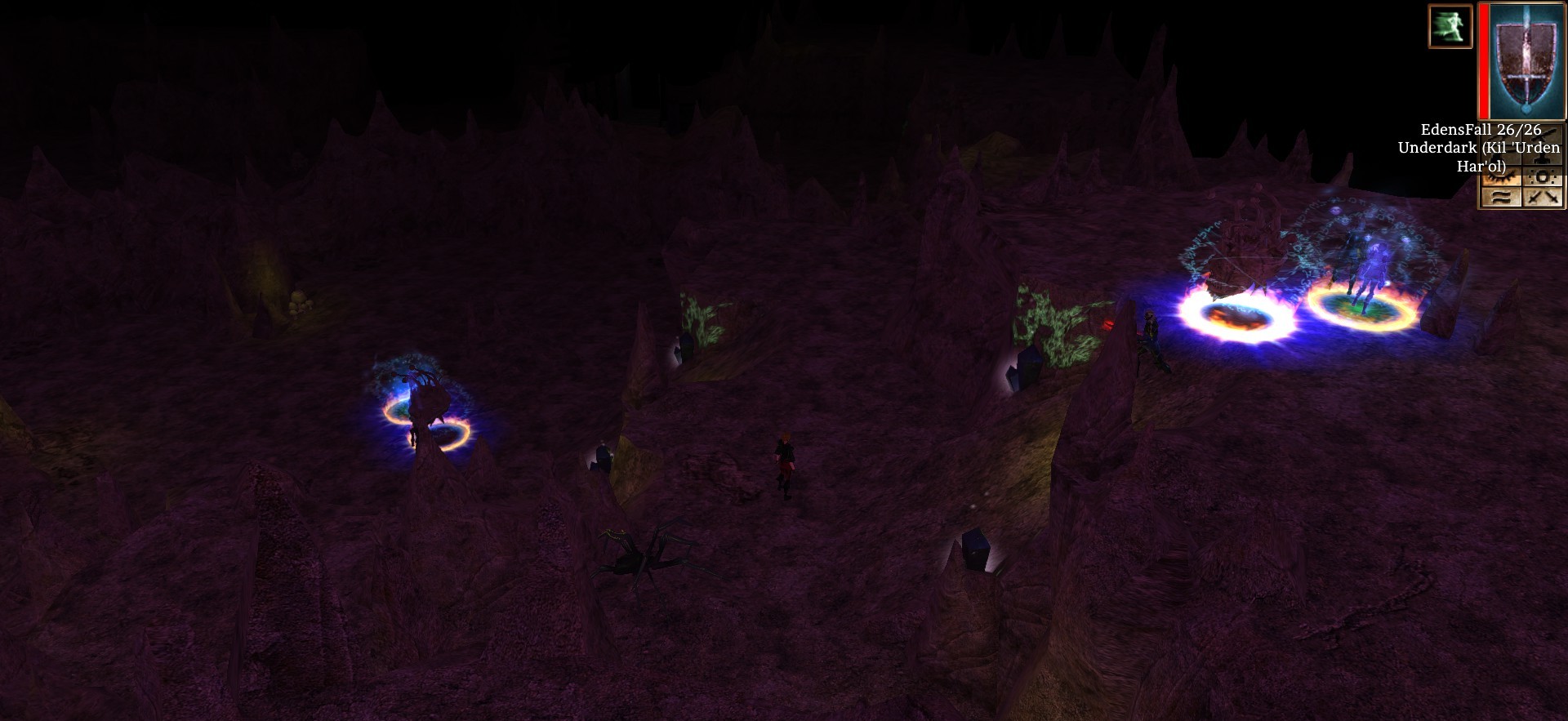
Task: Click the wavy lines mode button
Action: coord(1501,197)
